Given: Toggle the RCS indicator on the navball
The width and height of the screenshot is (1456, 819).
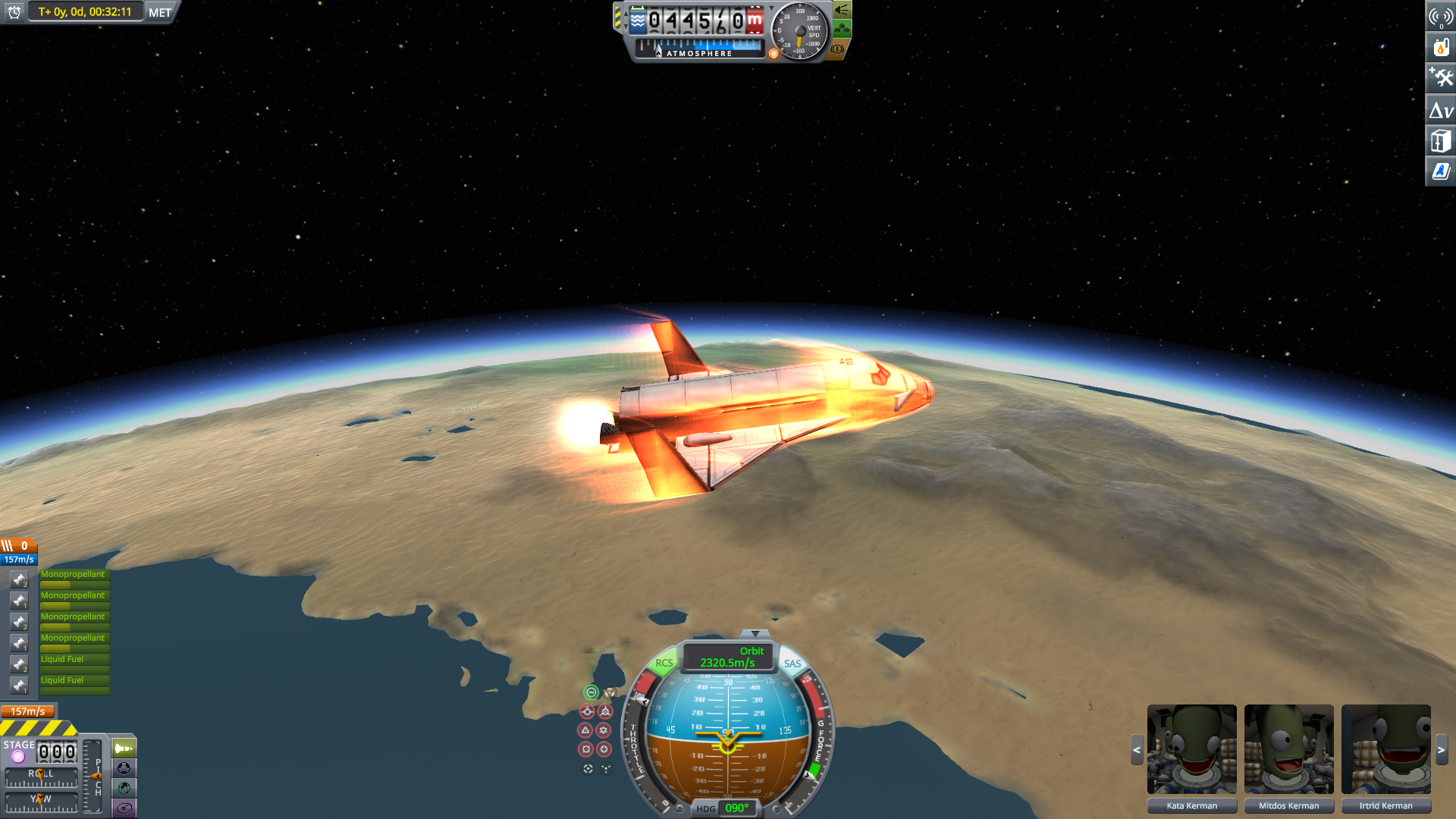Looking at the screenshot, I should [664, 663].
